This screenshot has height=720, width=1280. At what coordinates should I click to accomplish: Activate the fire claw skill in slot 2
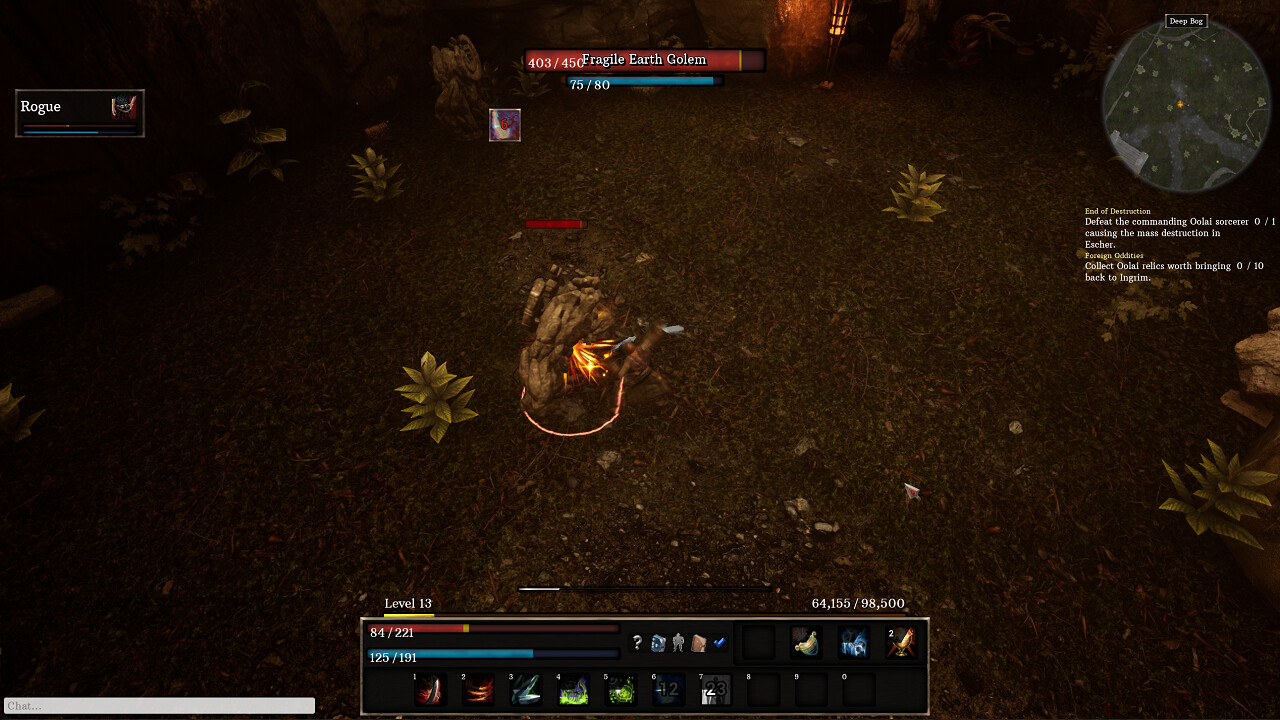click(478, 689)
